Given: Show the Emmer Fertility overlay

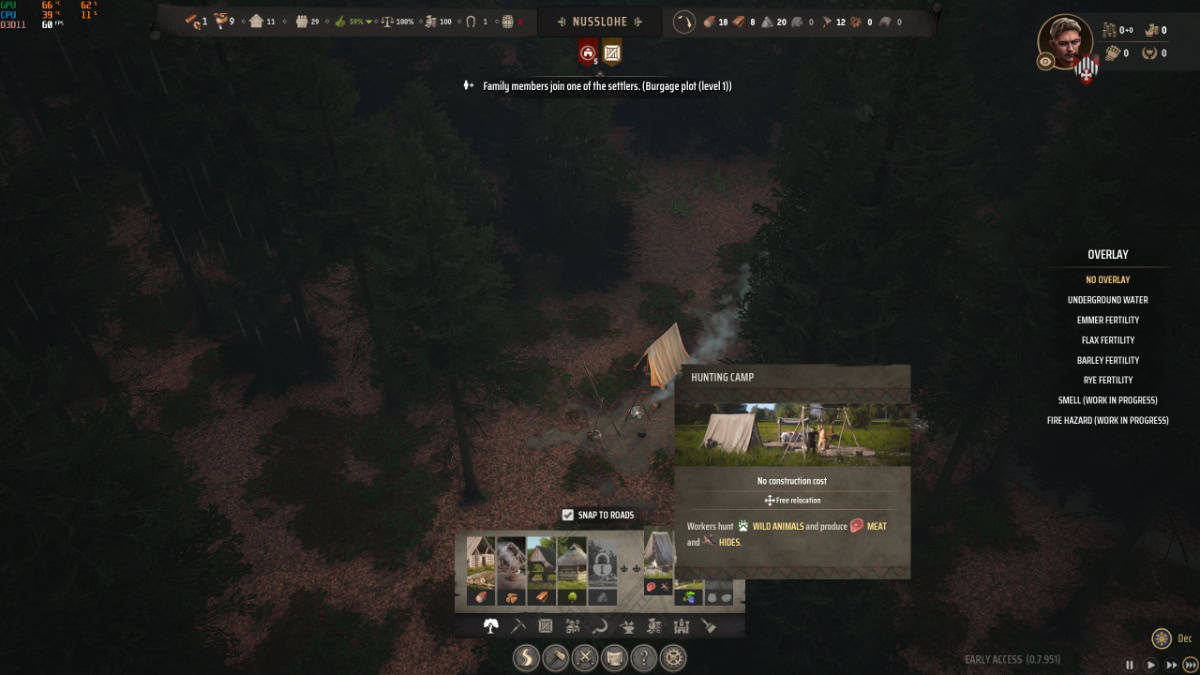Looking at the screenshot, I should [1107, 320].
